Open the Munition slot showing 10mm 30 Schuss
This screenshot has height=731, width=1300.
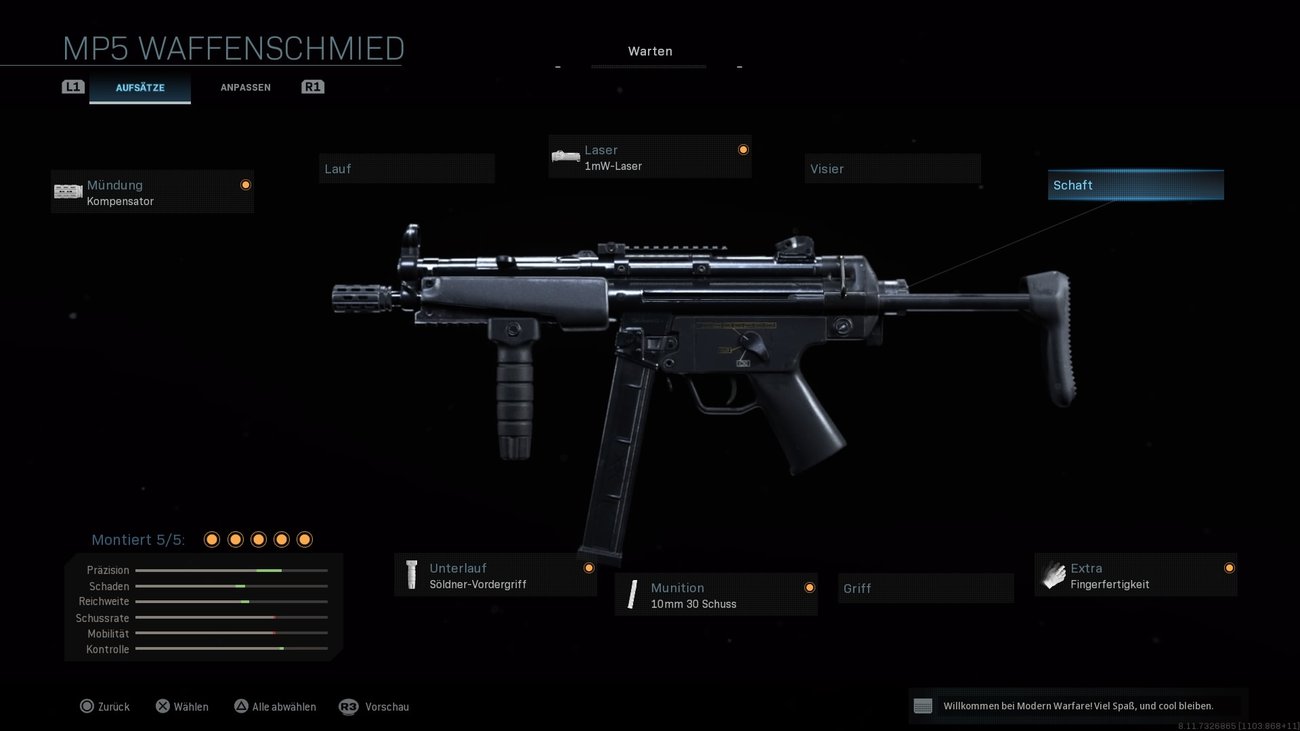click(715, 595)
